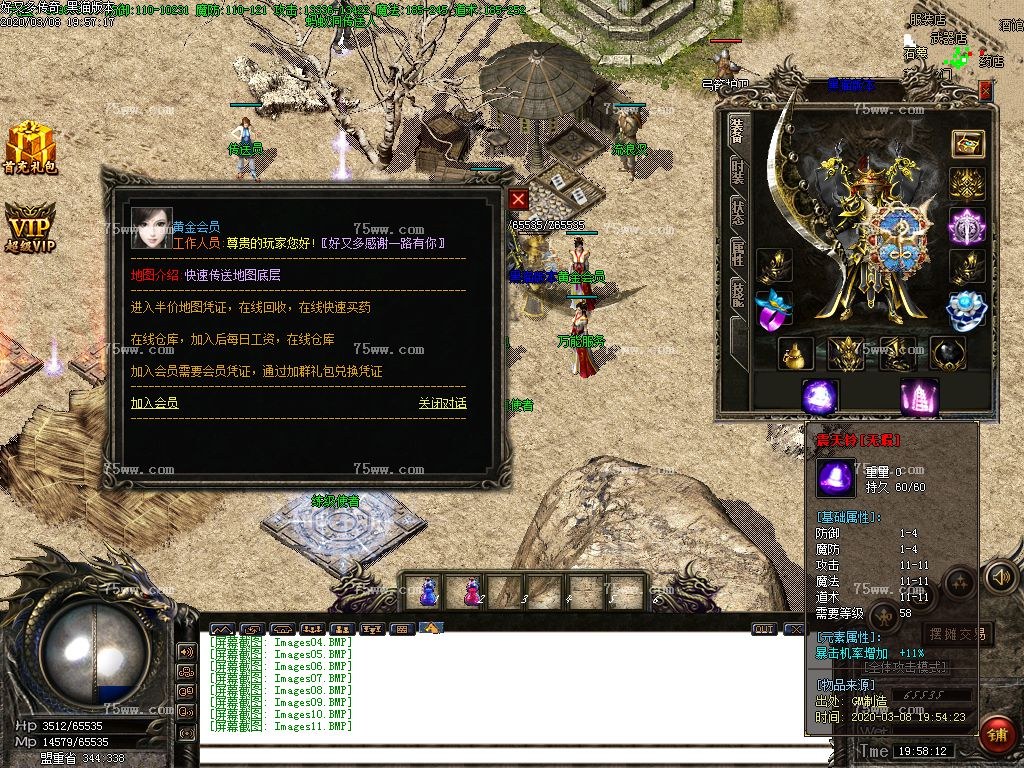This screenshot has height=768, width=1024.
Task: Toggle the speaker sound button
Action: point(1000,576)
